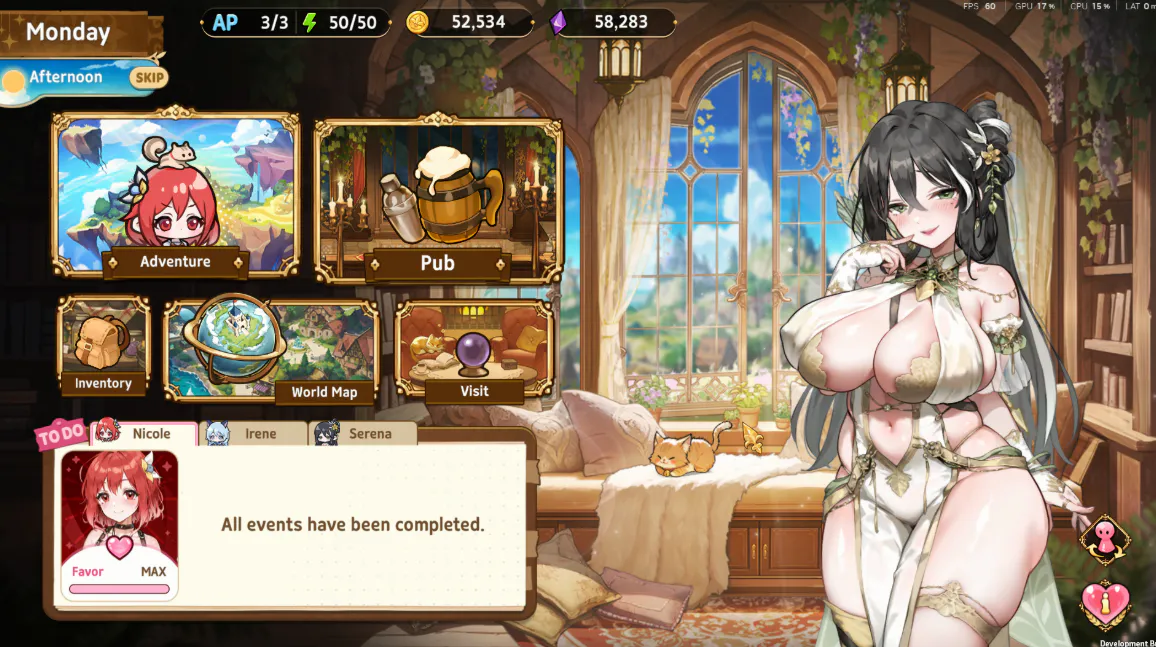The height and width of the screenshot is (647, 1156).
Task: Choose the Visit option
Action: click(474, 351)
